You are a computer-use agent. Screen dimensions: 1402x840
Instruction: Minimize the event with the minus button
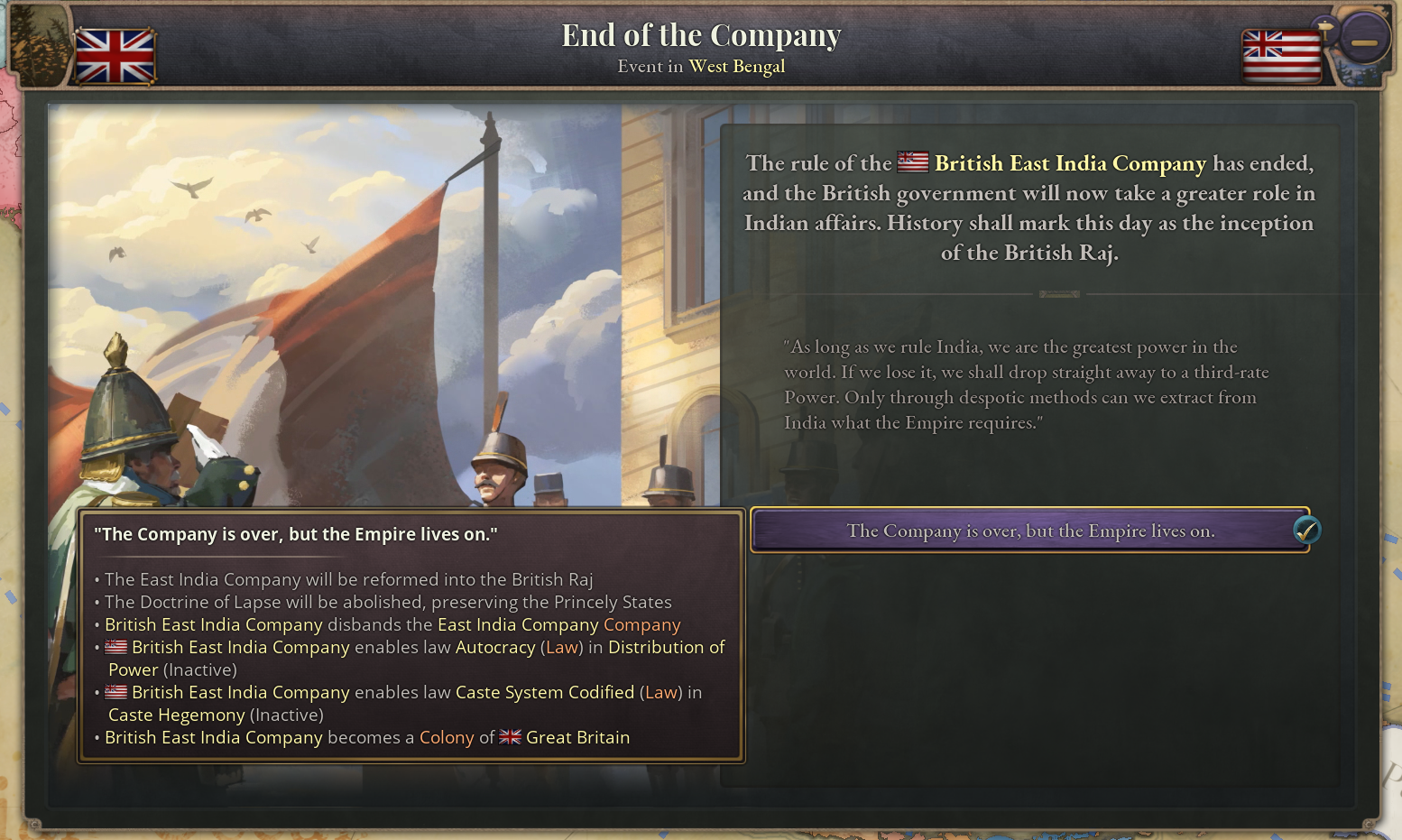(x=1364, y=39)
